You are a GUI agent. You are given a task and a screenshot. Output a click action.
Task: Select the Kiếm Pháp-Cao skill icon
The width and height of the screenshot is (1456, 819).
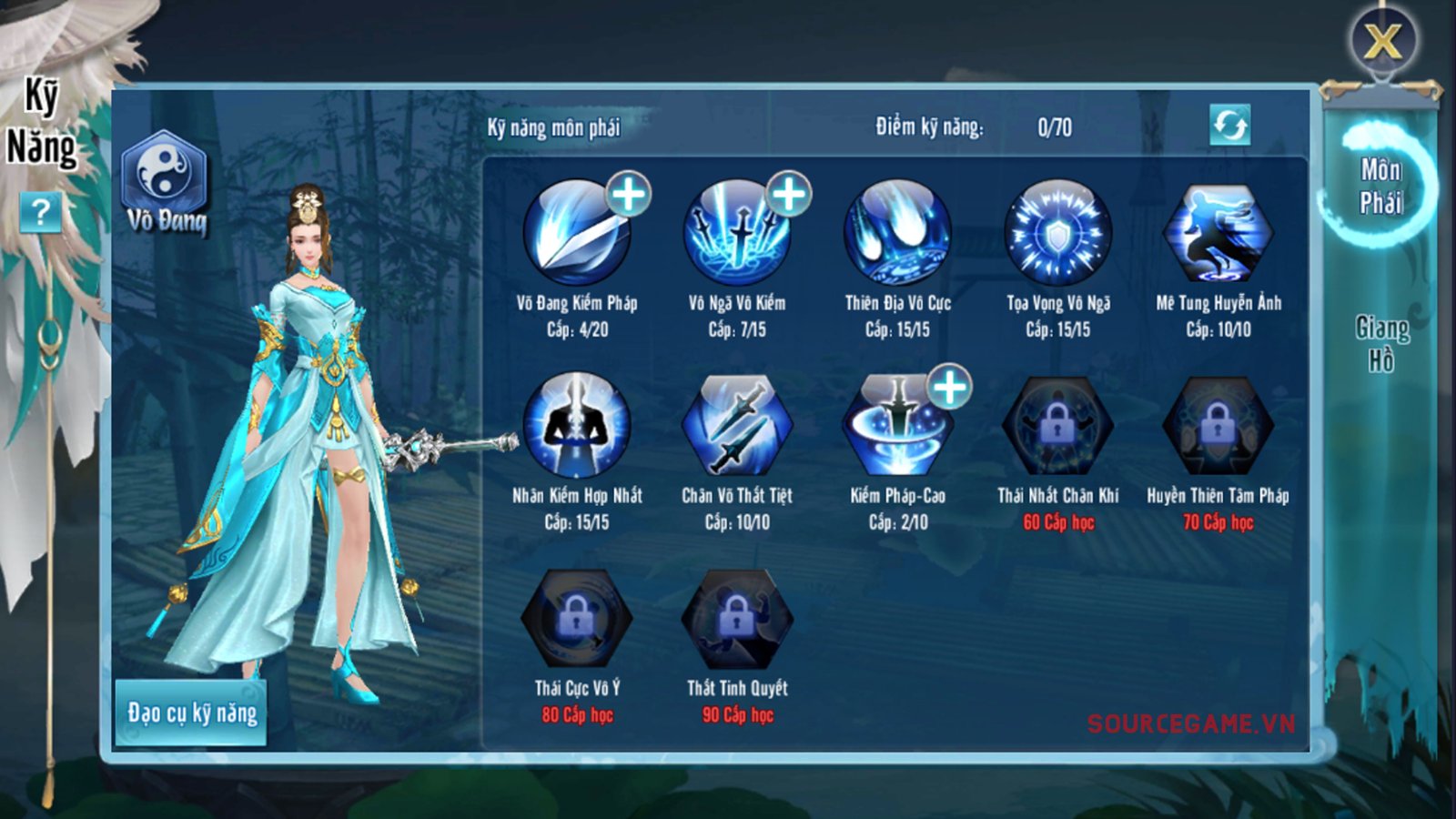point(897,425)
